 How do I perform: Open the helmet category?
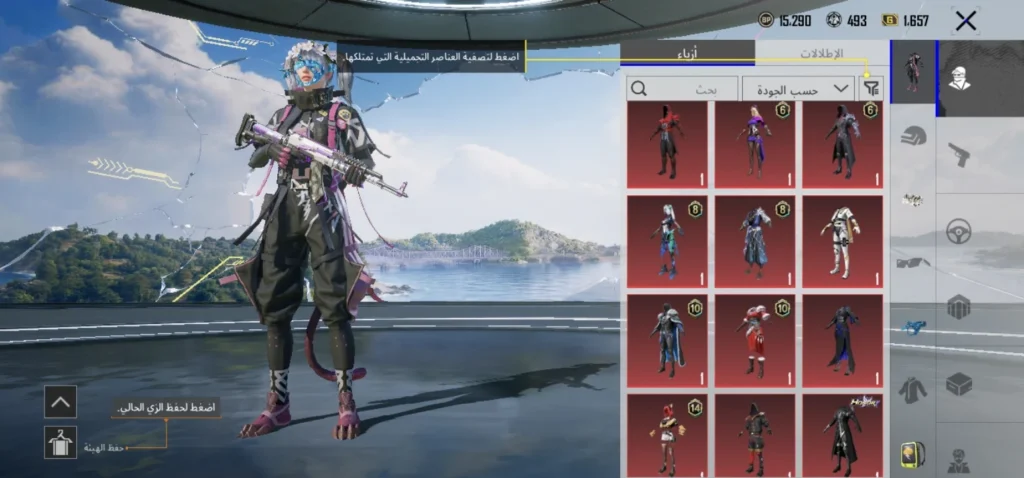913,136
